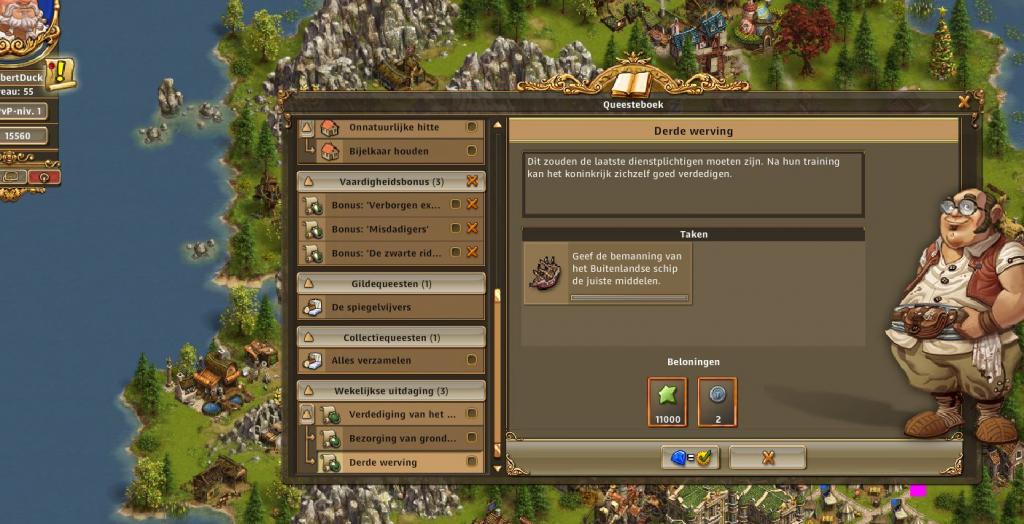
Task: Select the 'Alles verzamelen' collection quest
Action: point(371,360)
